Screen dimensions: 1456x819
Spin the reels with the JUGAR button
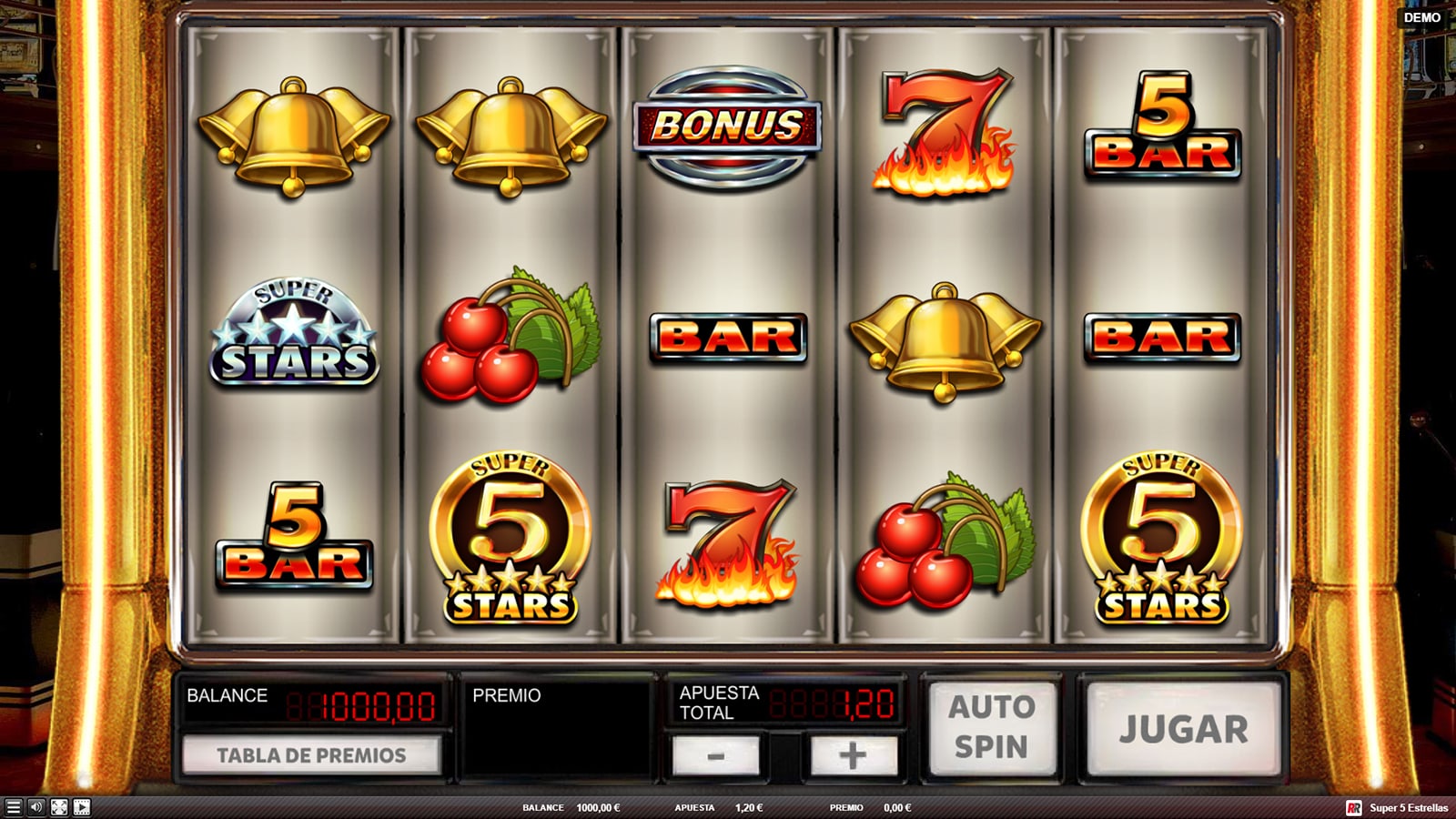(1183, 729)
